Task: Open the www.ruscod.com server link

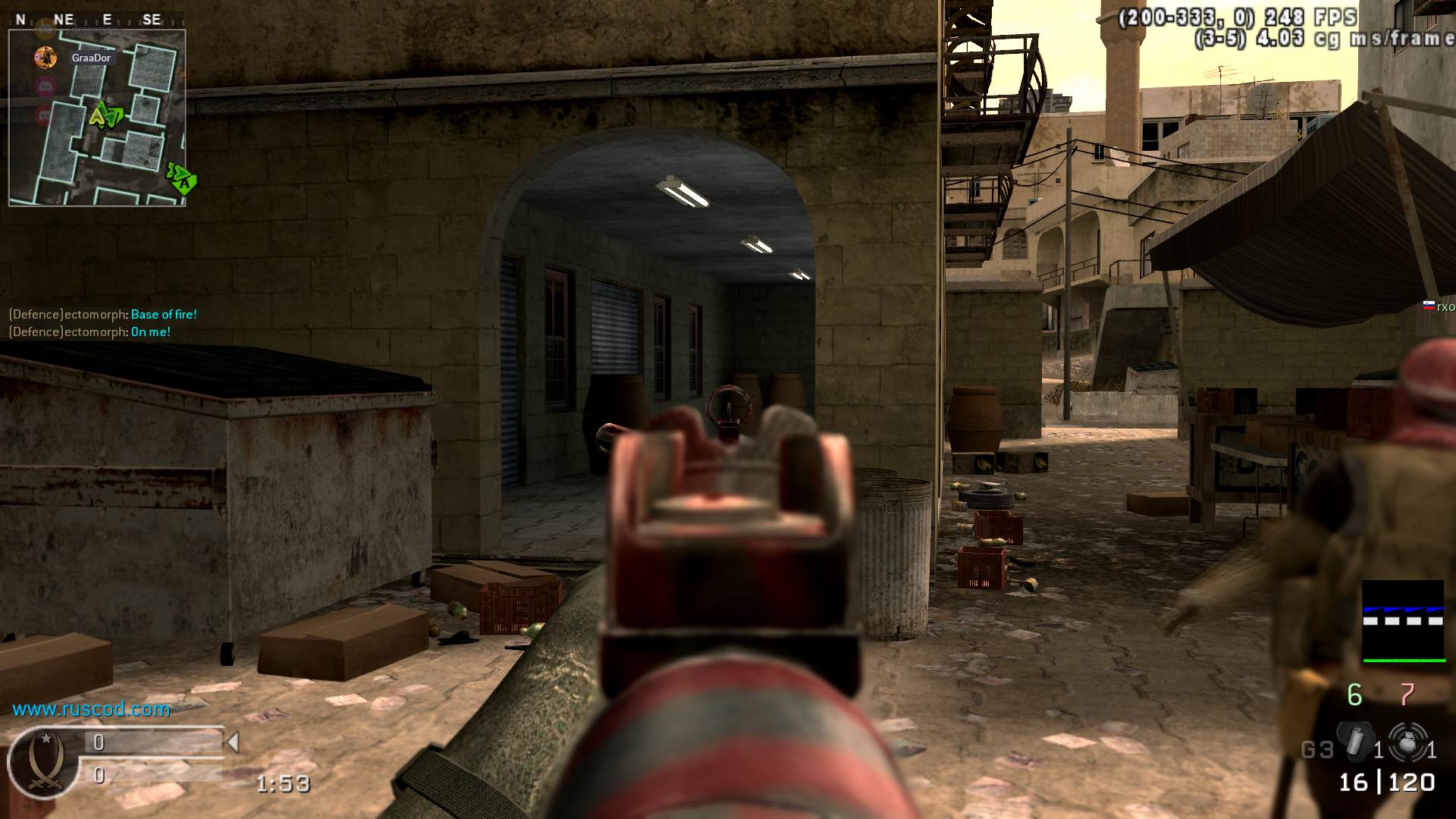Action: coord(91,709)
